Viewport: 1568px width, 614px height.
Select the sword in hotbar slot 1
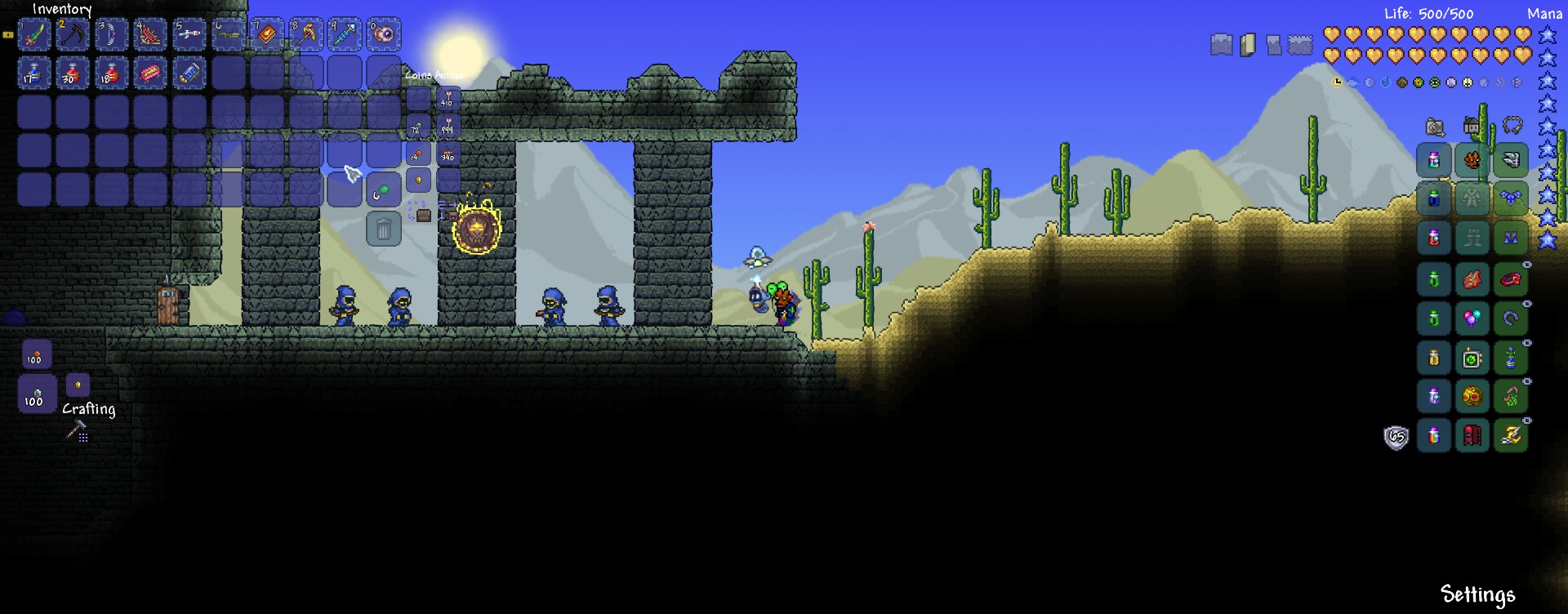tap(34, 34)
